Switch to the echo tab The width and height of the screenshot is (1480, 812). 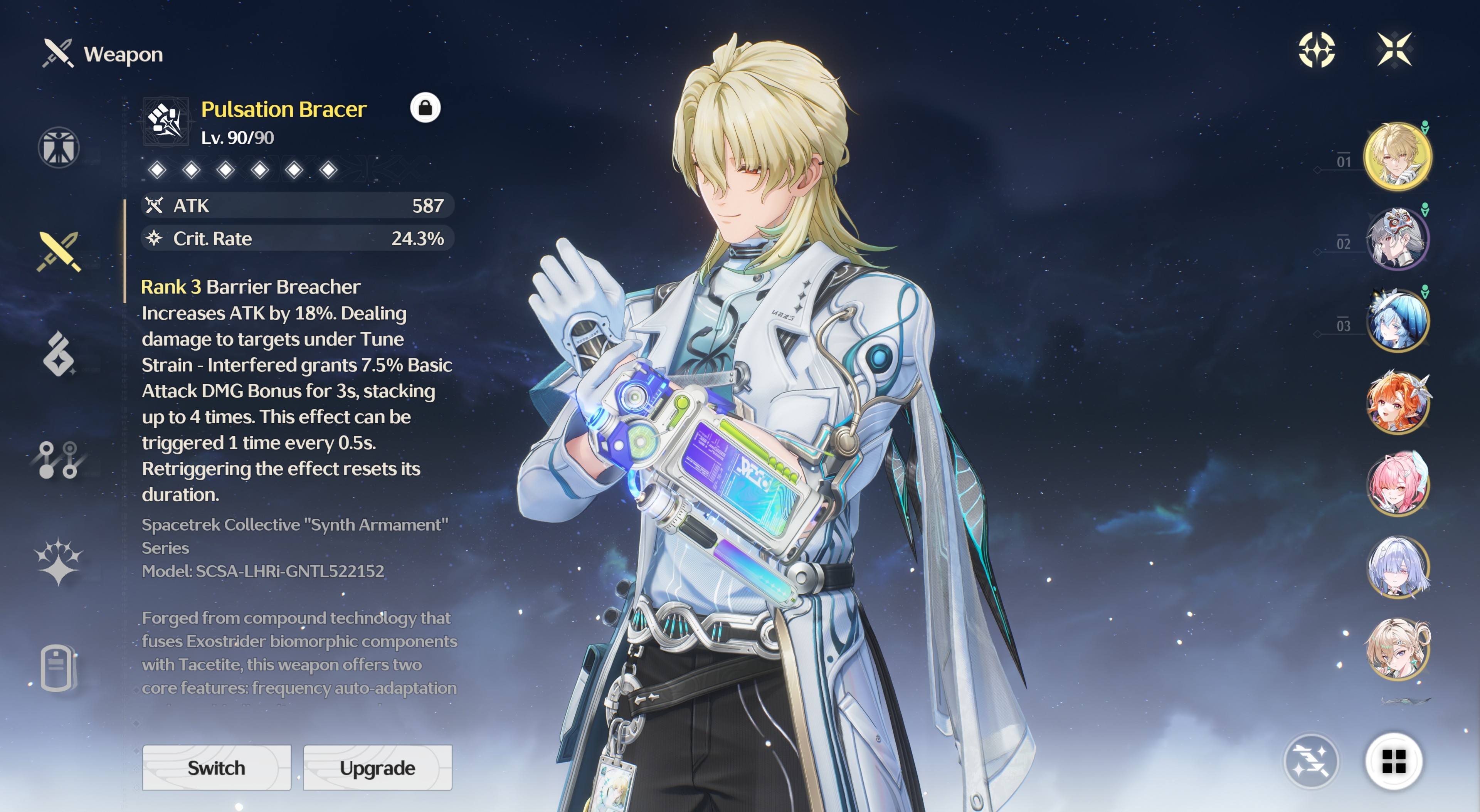(x=59, y=354)
